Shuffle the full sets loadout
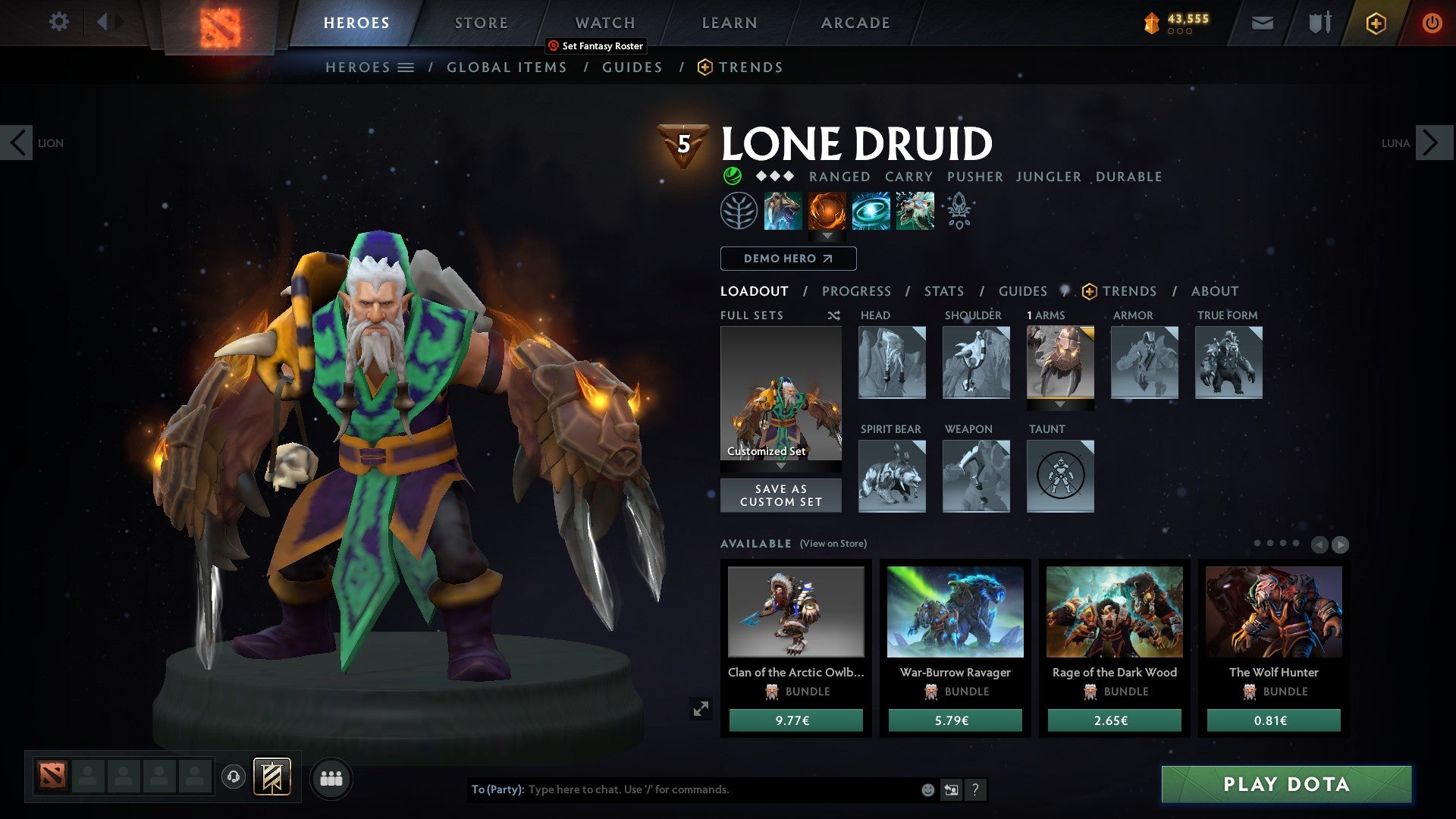Viewport: 1456px width, 819px height. (x=834, y=315)
